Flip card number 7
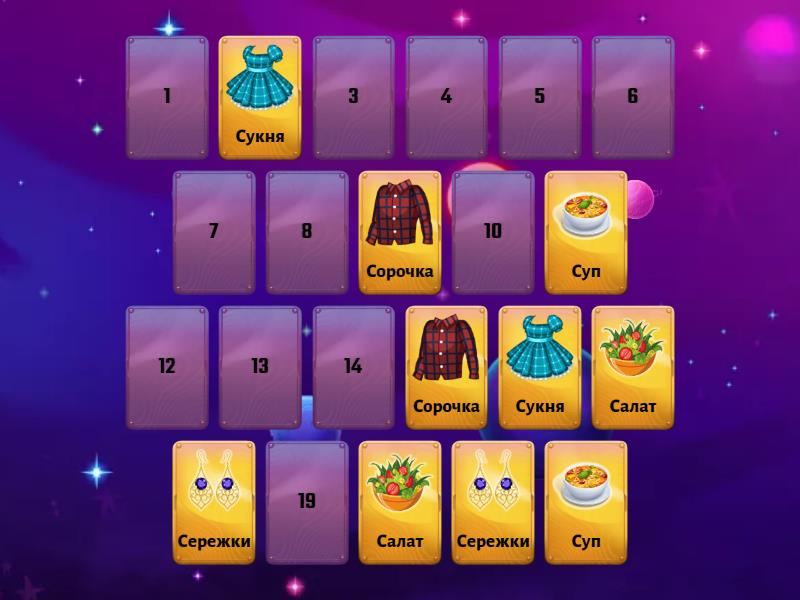This screenshot has width=800, height=600. (x=214, y=232)
